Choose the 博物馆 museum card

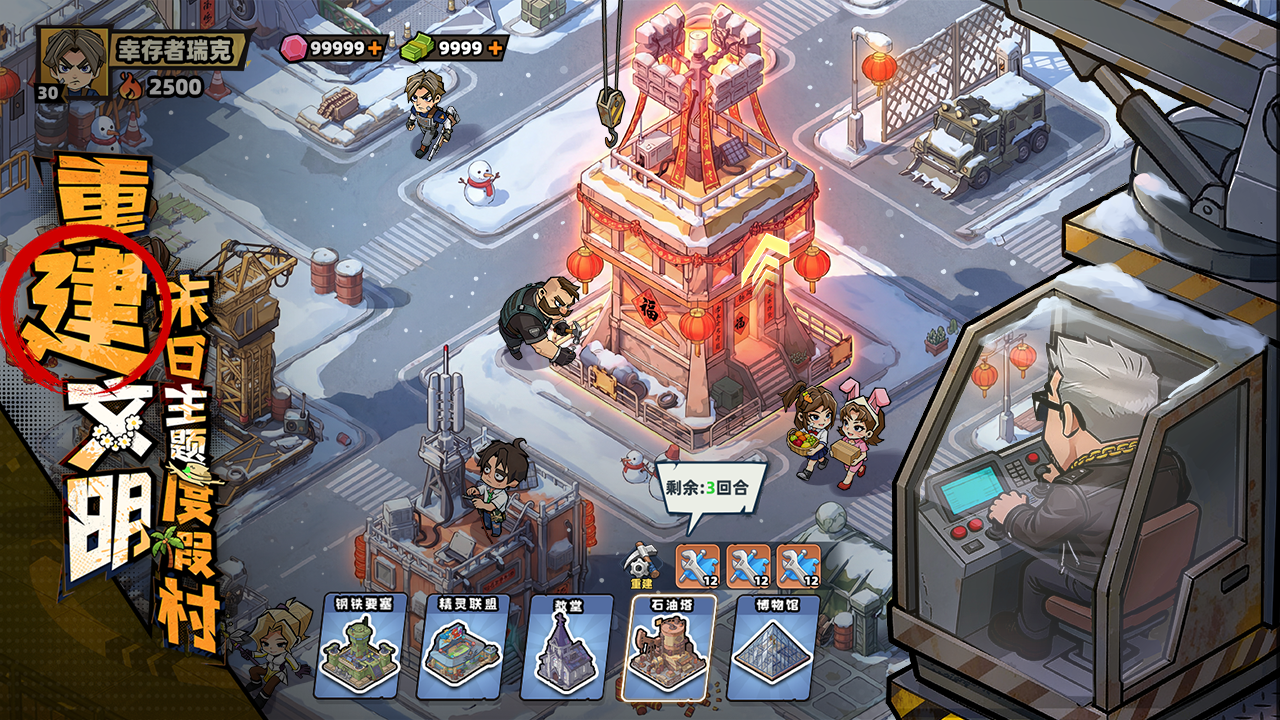click(771, 646)
